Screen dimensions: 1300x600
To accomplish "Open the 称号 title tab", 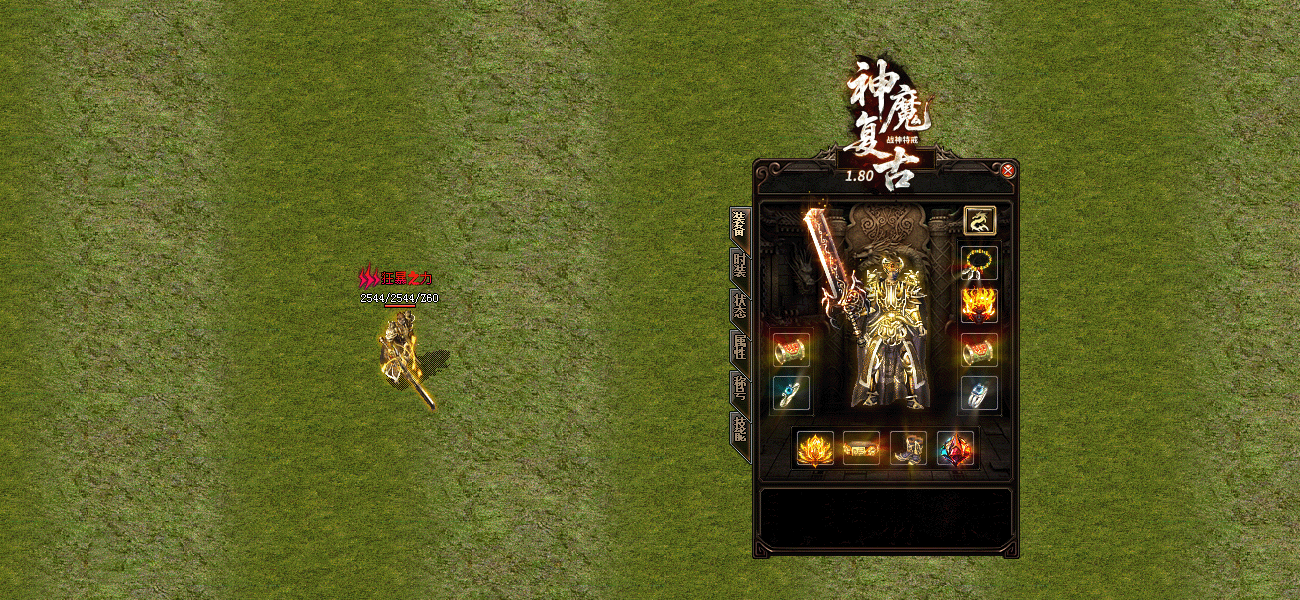I will [x=739, y=391].
